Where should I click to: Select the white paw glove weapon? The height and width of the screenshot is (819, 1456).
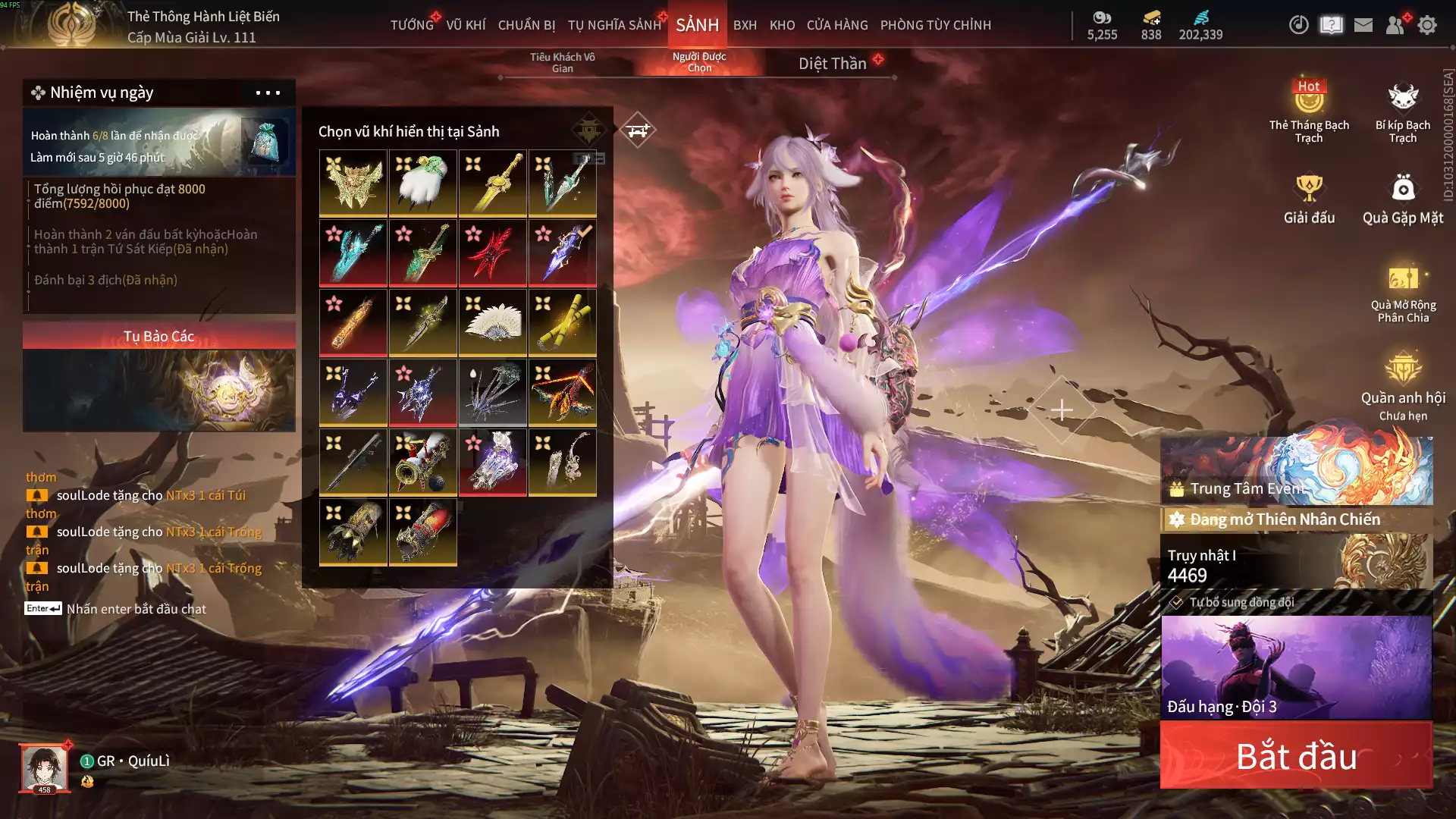[x=423, y=183]
